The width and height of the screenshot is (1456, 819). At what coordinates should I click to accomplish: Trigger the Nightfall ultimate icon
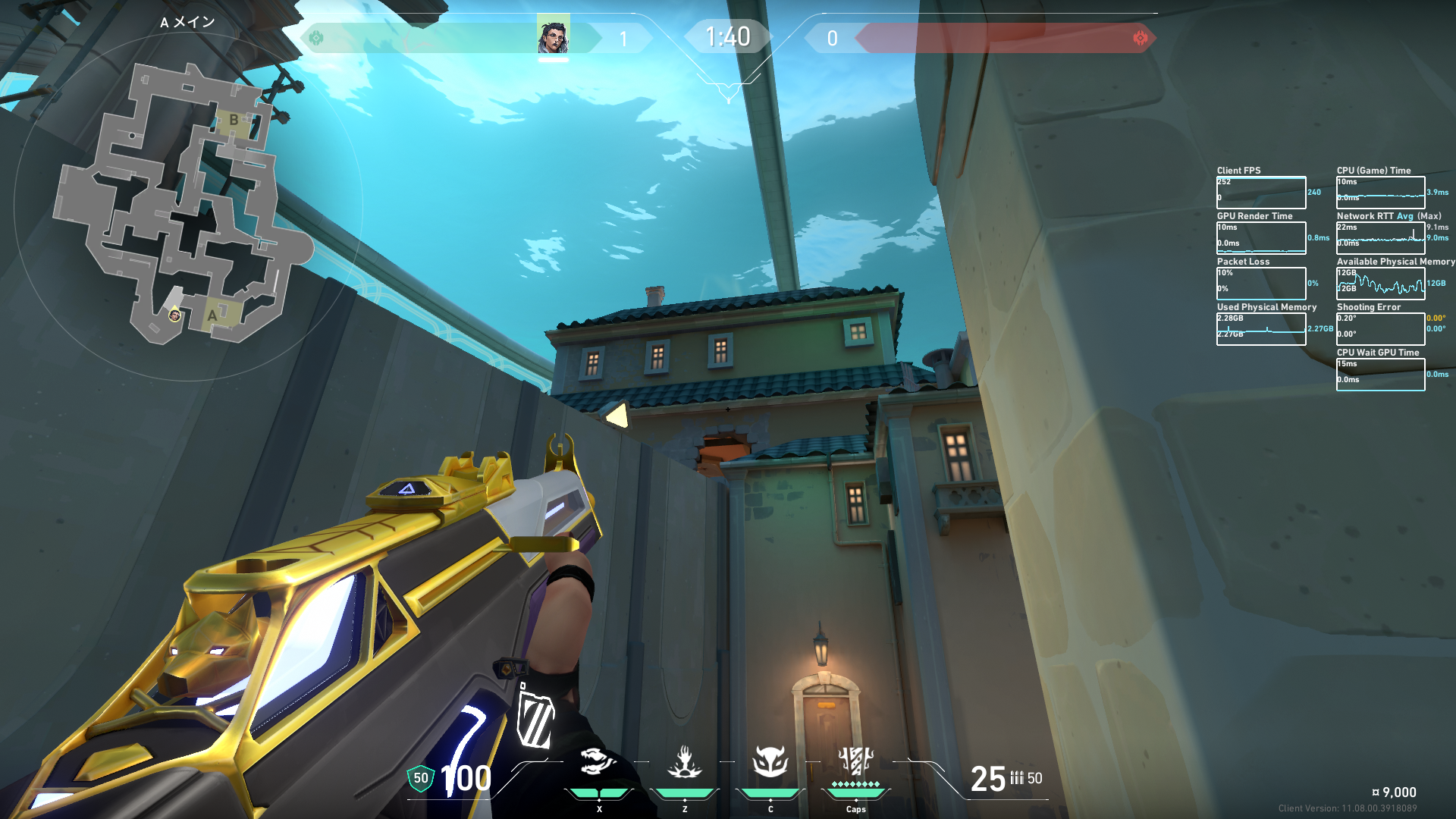tap(855, 761)
